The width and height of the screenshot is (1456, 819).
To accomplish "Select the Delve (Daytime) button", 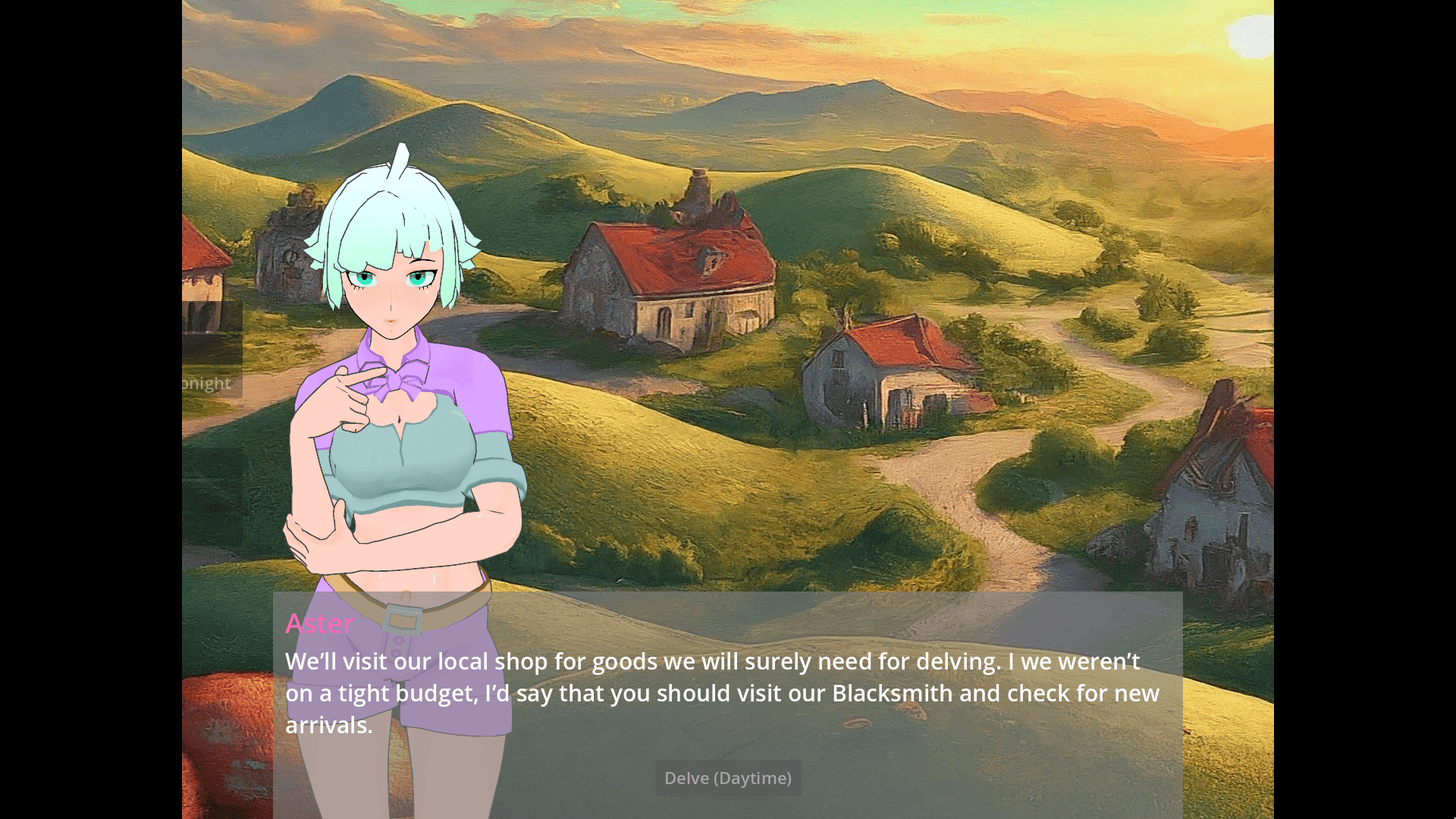I will click(x=727, y=778).
